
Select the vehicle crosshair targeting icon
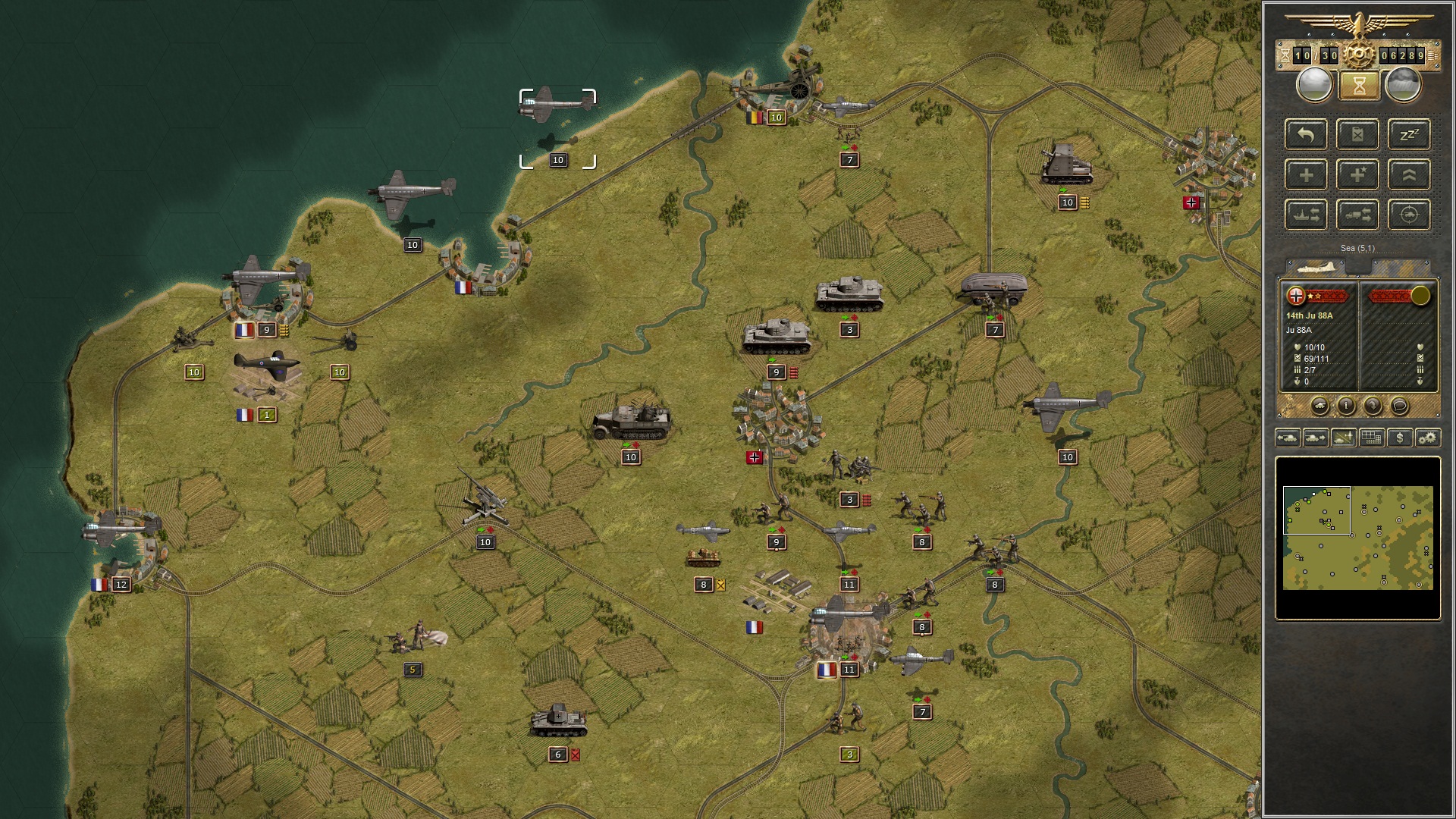coord(1409,215)
